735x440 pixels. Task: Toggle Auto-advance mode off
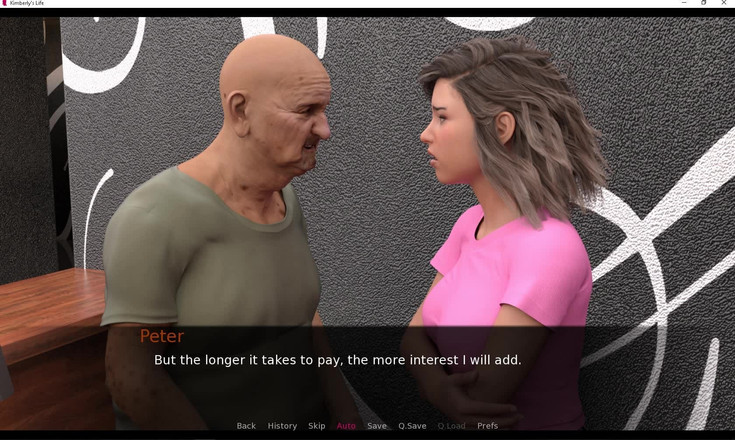pos(346,426)
